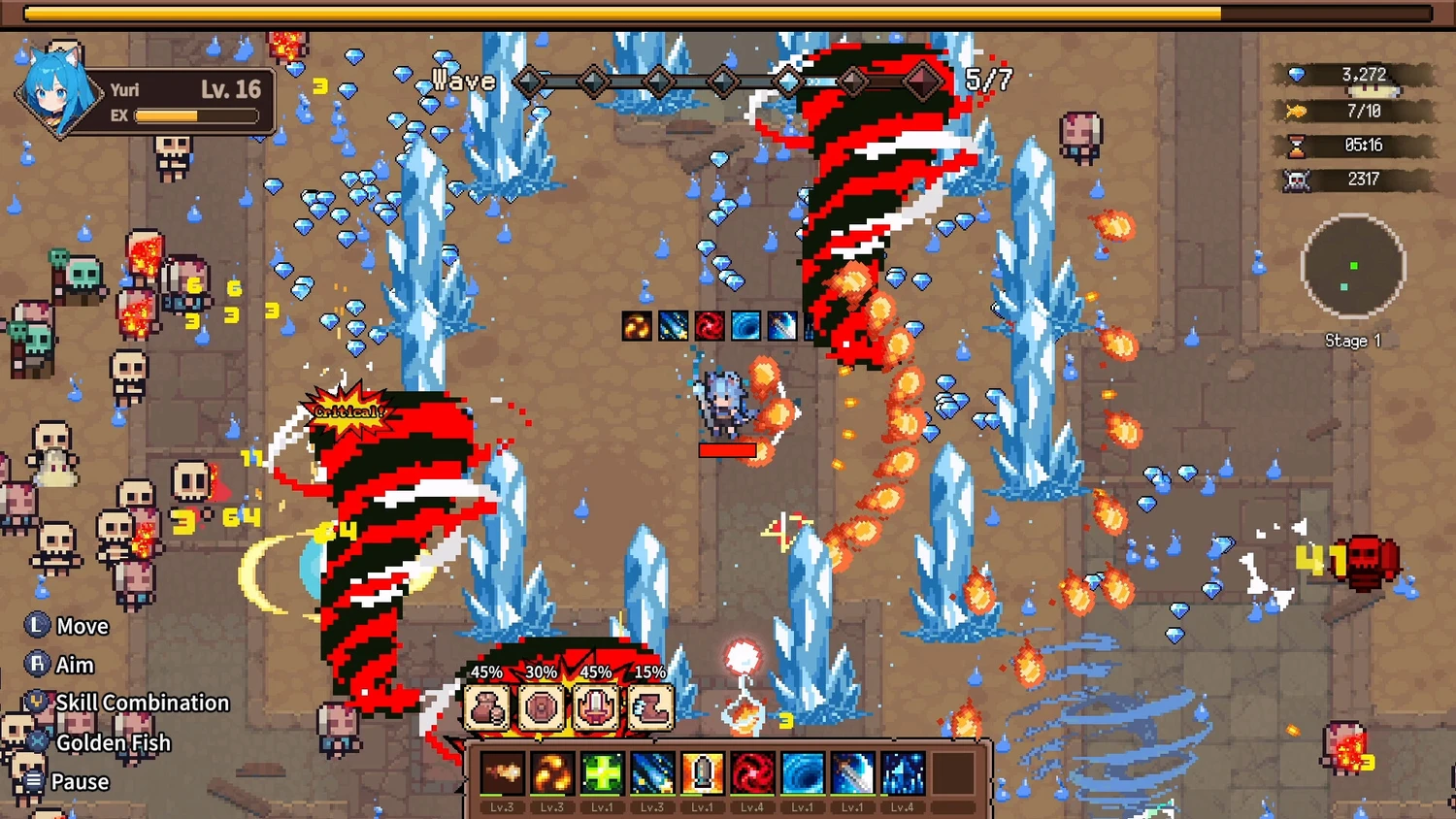The image size is (1456, 819).
Task: Inspect the round shield passive at 30%
Action: [x=541, y=706]
